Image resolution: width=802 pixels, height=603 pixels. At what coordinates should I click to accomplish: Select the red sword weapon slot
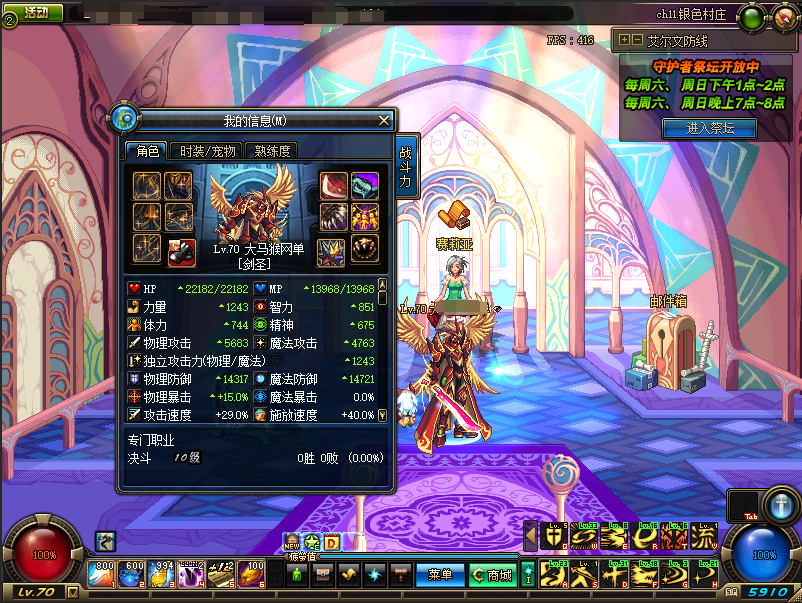point(333,186)
